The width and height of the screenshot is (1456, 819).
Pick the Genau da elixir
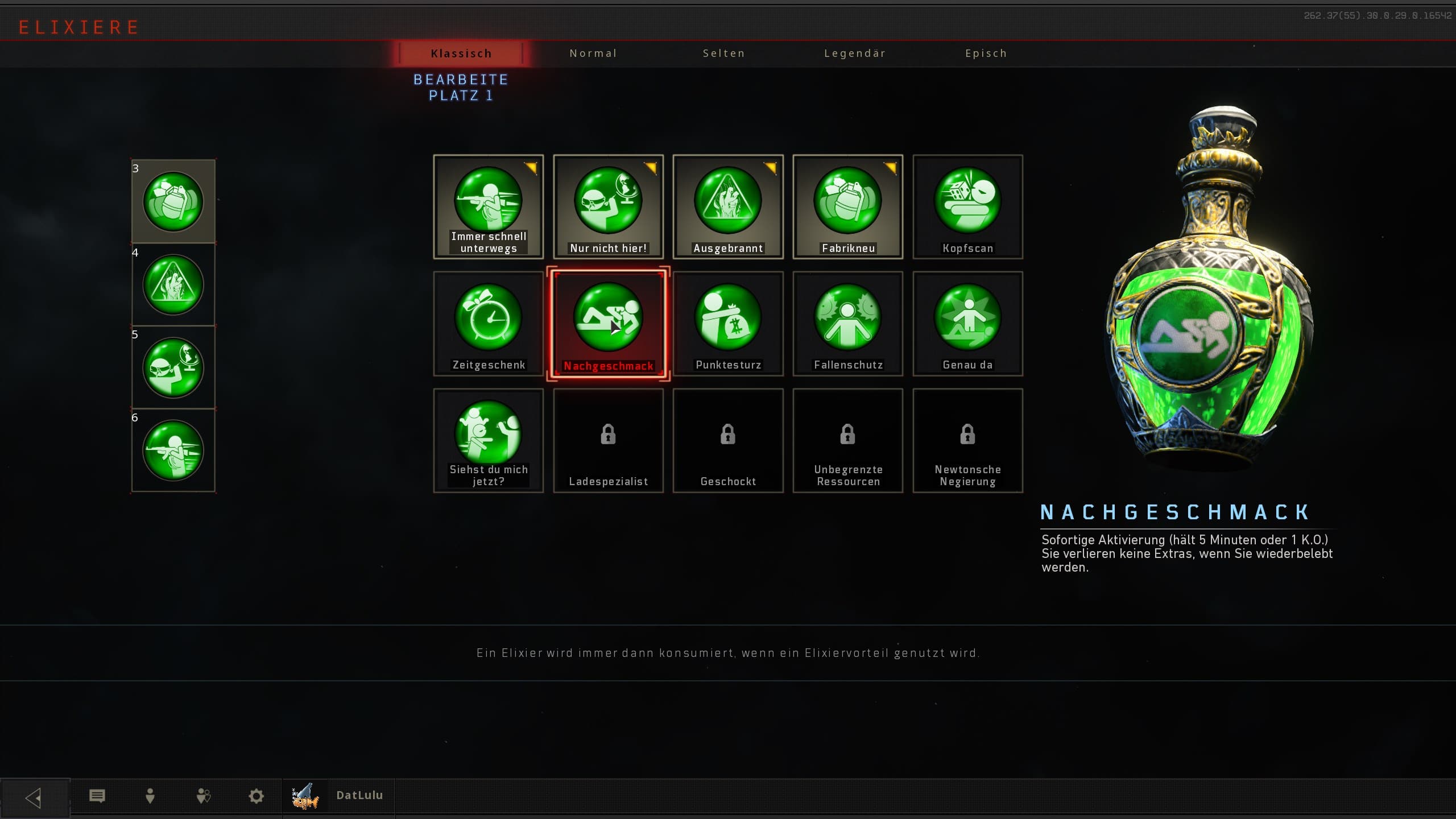click(x=967, y=324)
